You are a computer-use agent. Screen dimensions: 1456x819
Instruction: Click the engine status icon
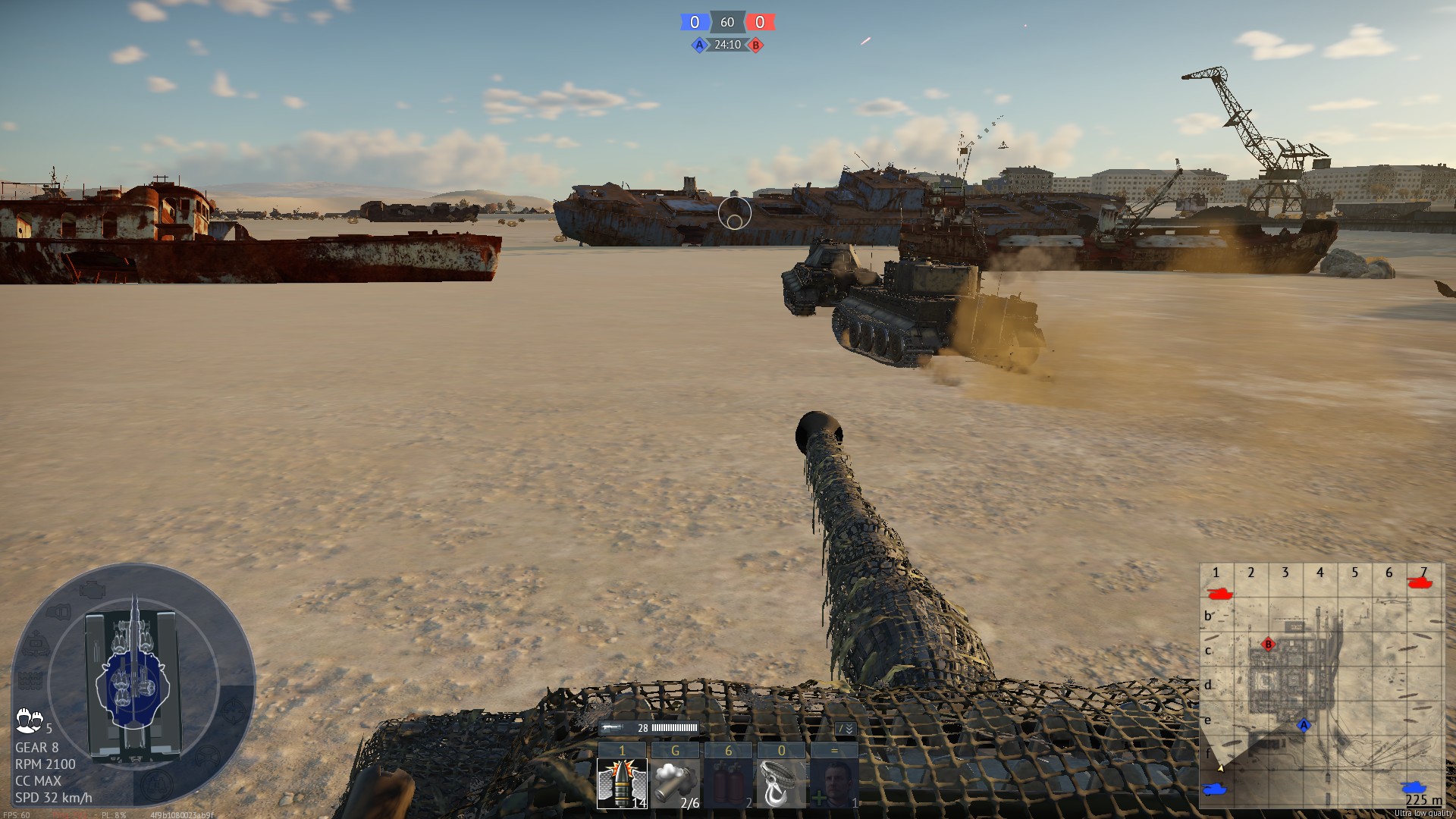click(x=91, y=589)
